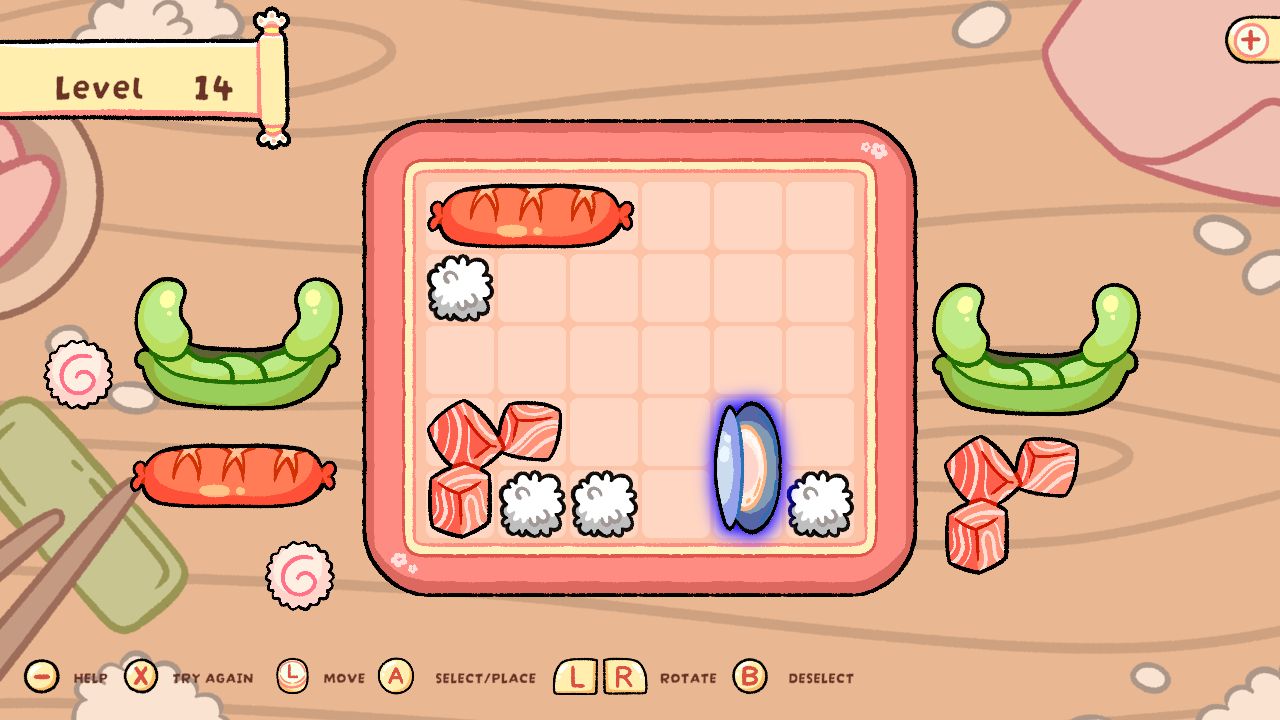Viewport: 1280px width, 720px height.
Task: Select the X Try Again icon
Action: tap(143, 677)
